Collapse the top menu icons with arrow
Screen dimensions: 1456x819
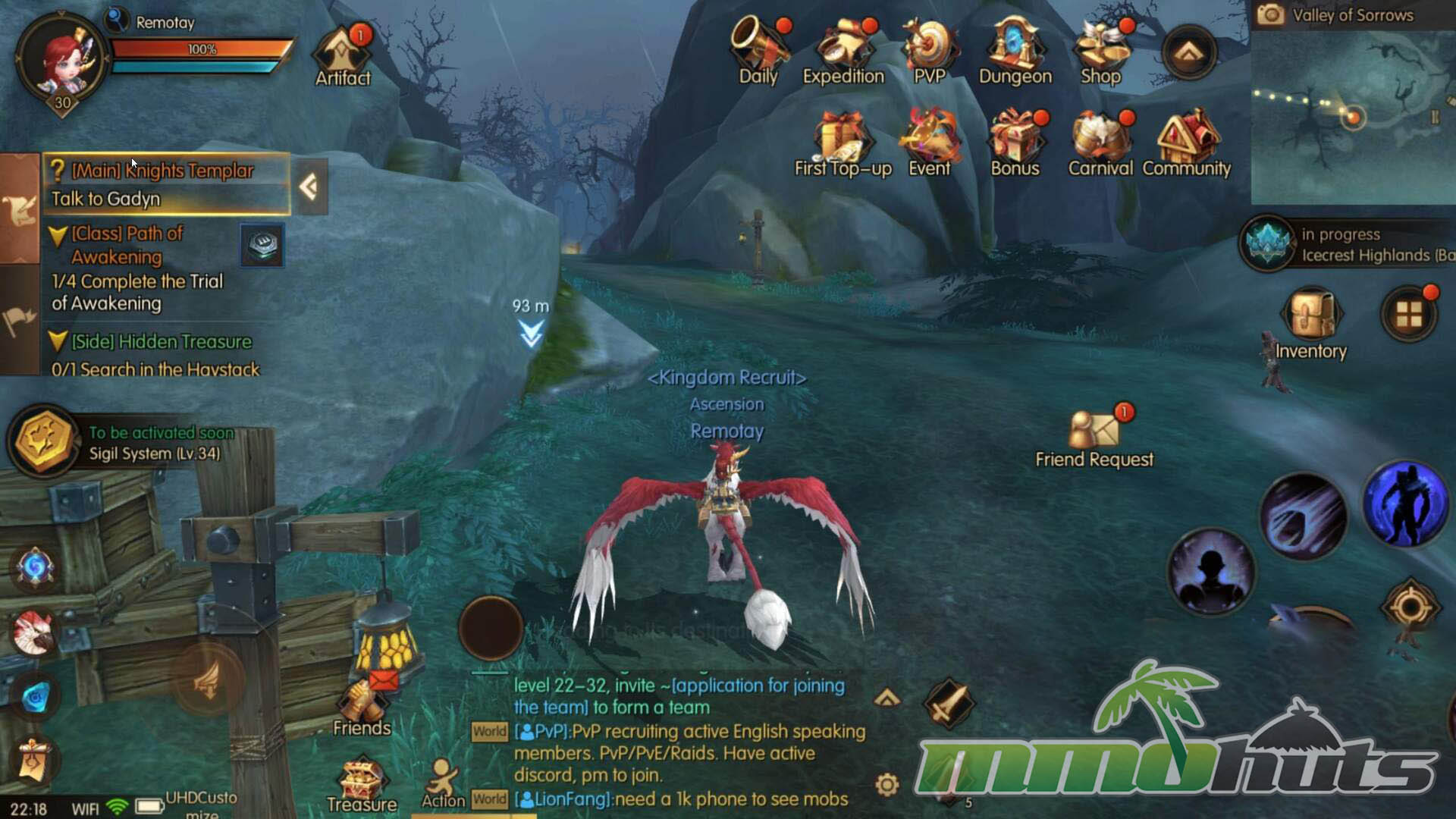1188,53
